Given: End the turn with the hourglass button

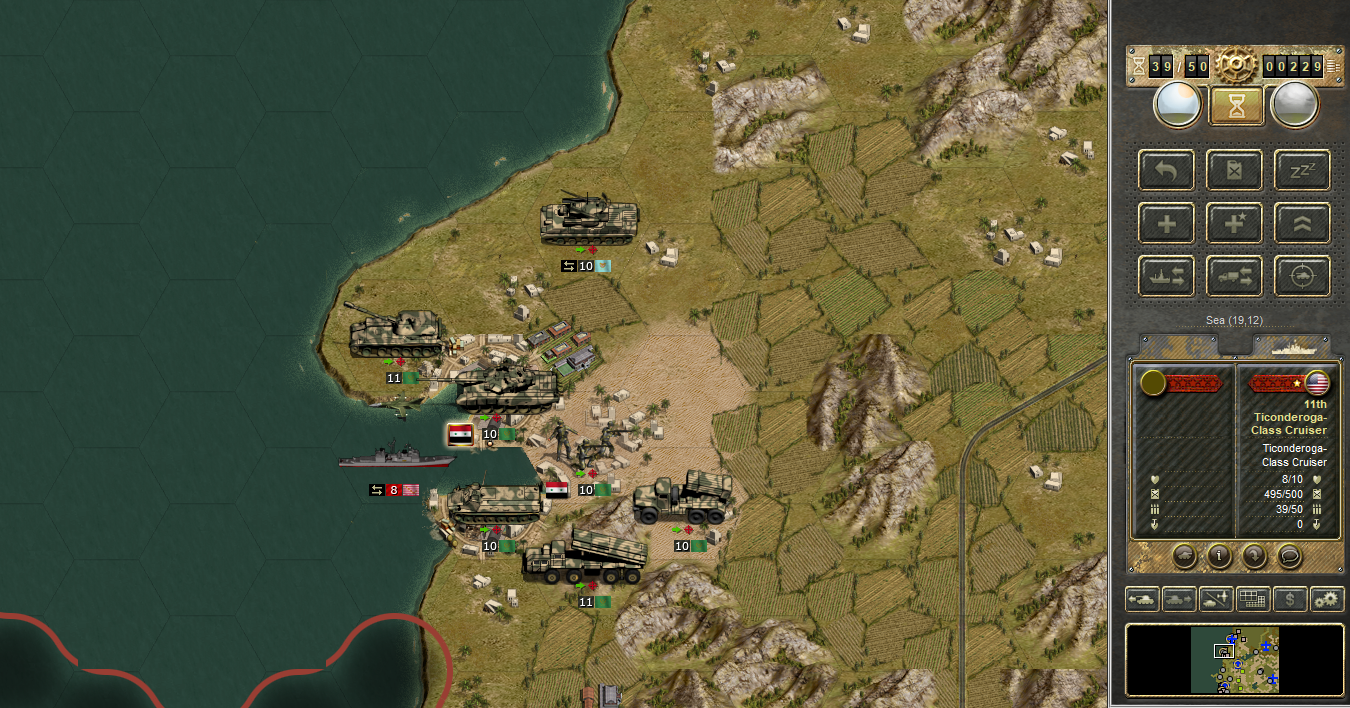Looking at the screenshot, I should [1236, 106].
